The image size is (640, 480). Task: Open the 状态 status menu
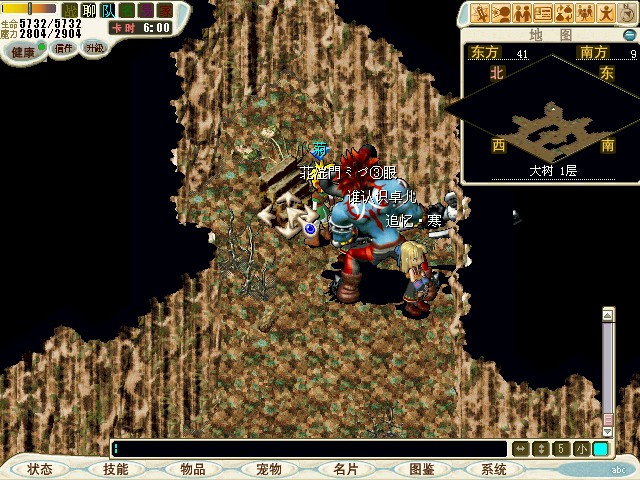coord(40,469)
